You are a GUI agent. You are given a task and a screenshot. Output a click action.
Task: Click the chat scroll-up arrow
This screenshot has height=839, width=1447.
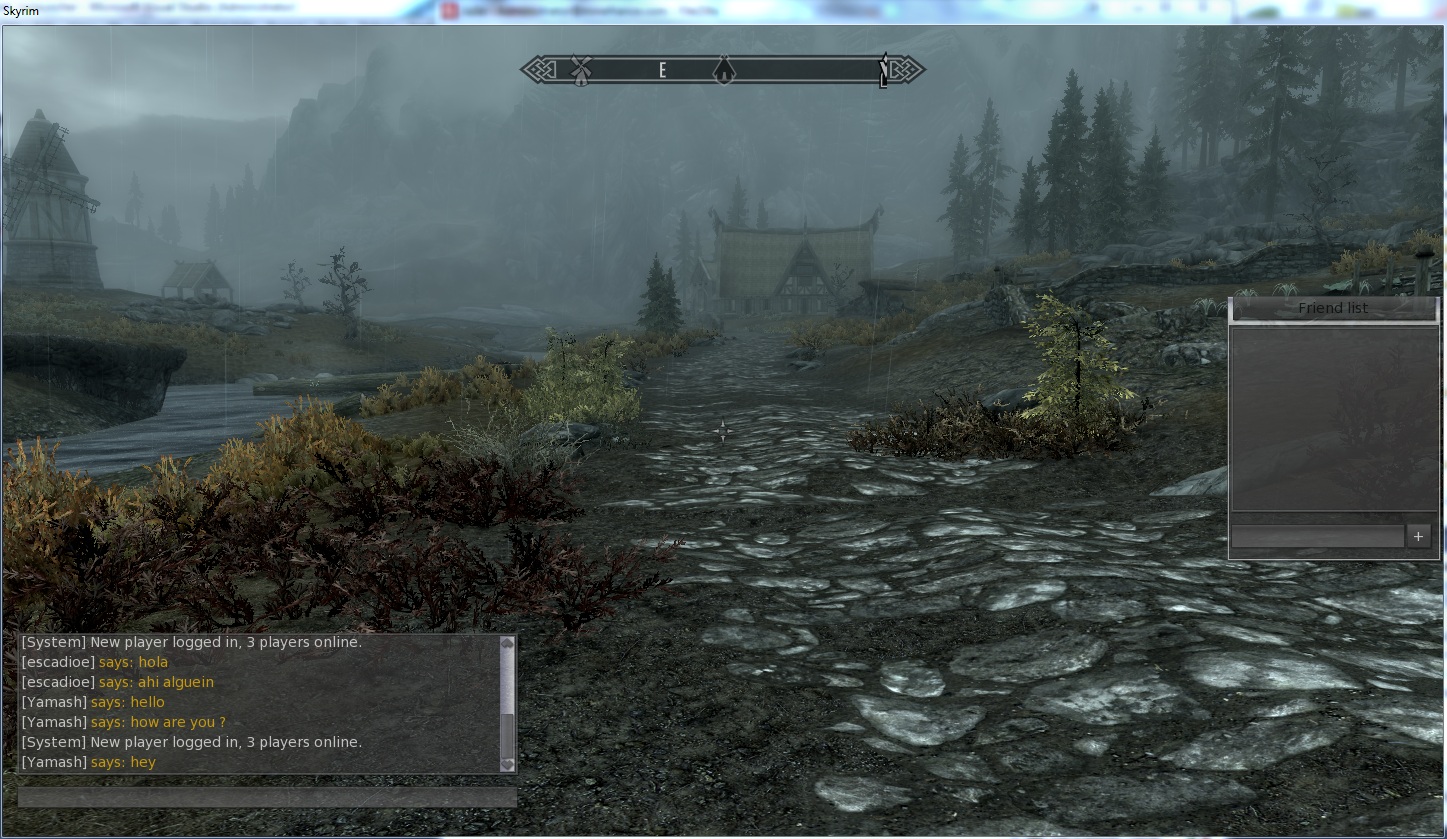(x=507, y=643)
